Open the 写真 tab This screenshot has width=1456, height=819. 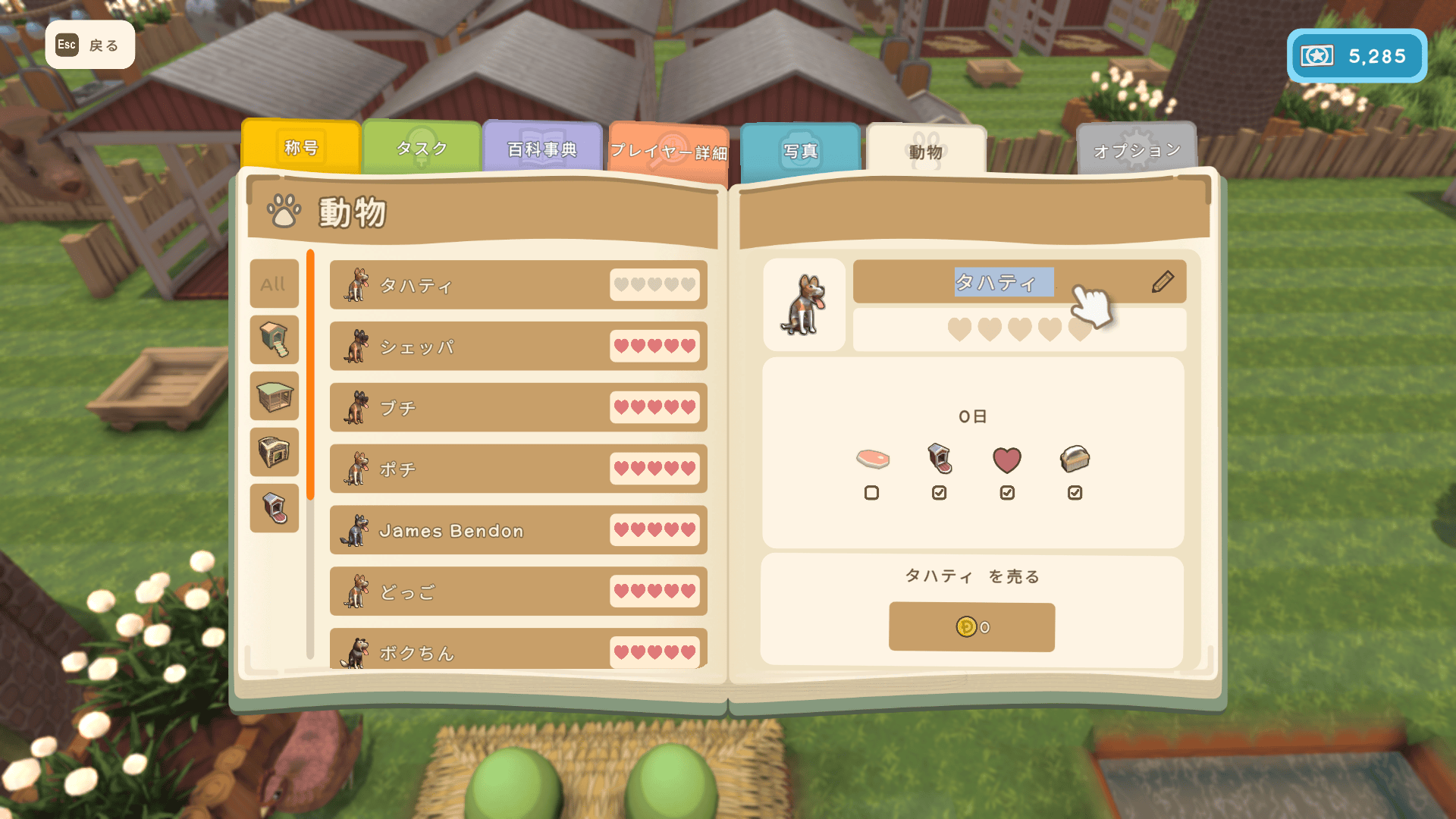(801, 152)
